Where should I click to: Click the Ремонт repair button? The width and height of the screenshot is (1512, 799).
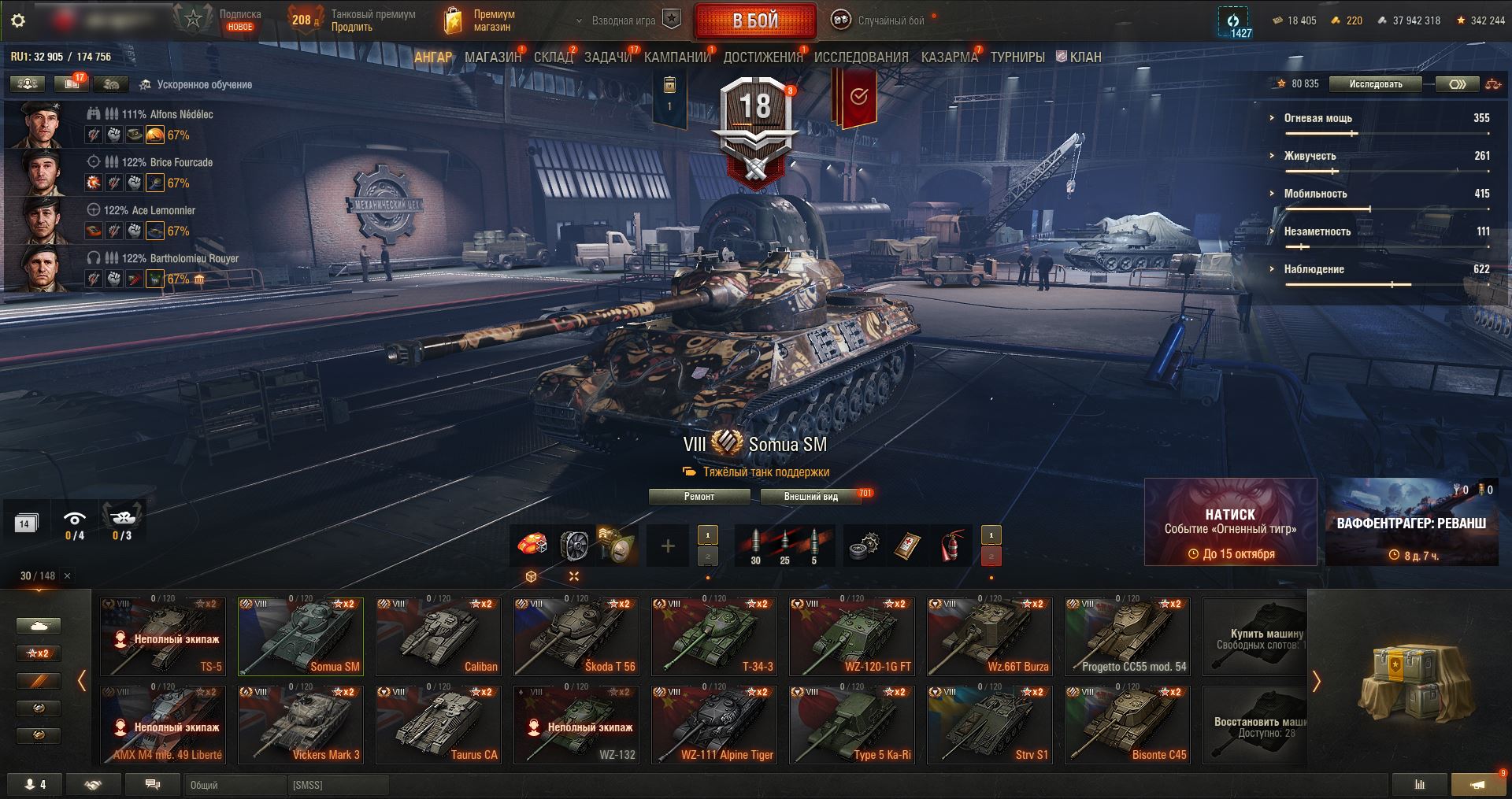[699, 497]
